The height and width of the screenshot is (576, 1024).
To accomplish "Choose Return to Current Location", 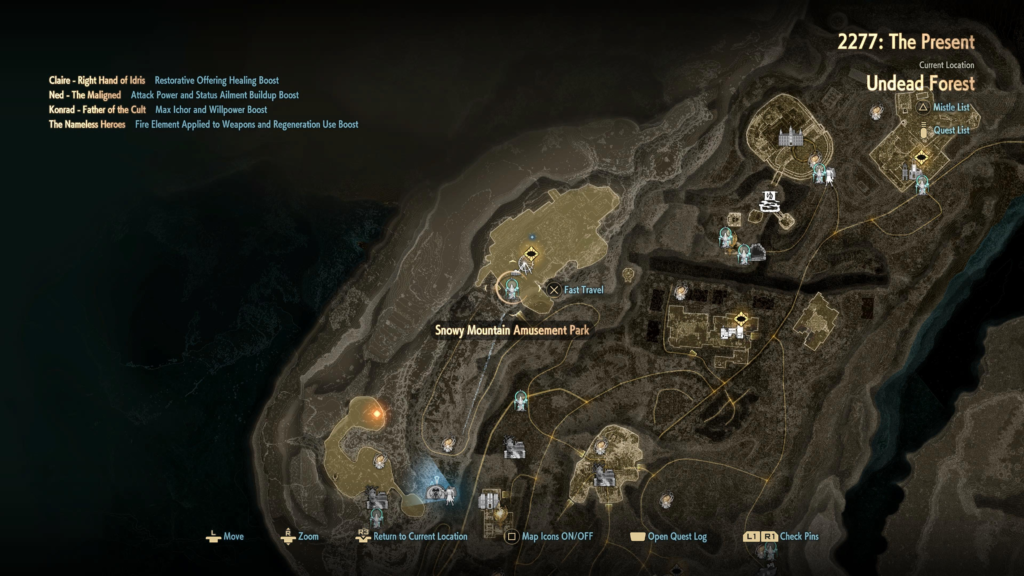I will pos(412,537).
